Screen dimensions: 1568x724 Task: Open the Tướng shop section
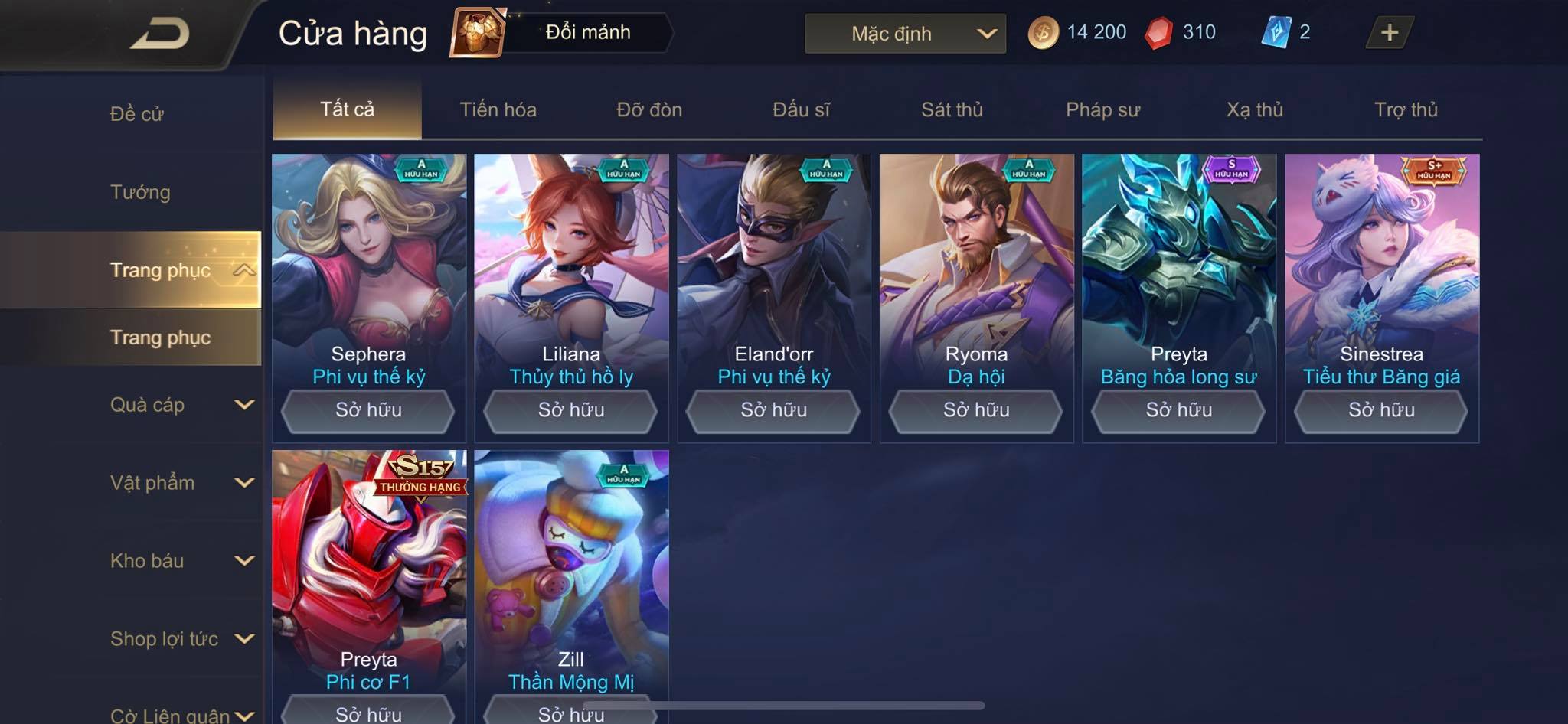[140, 192]
